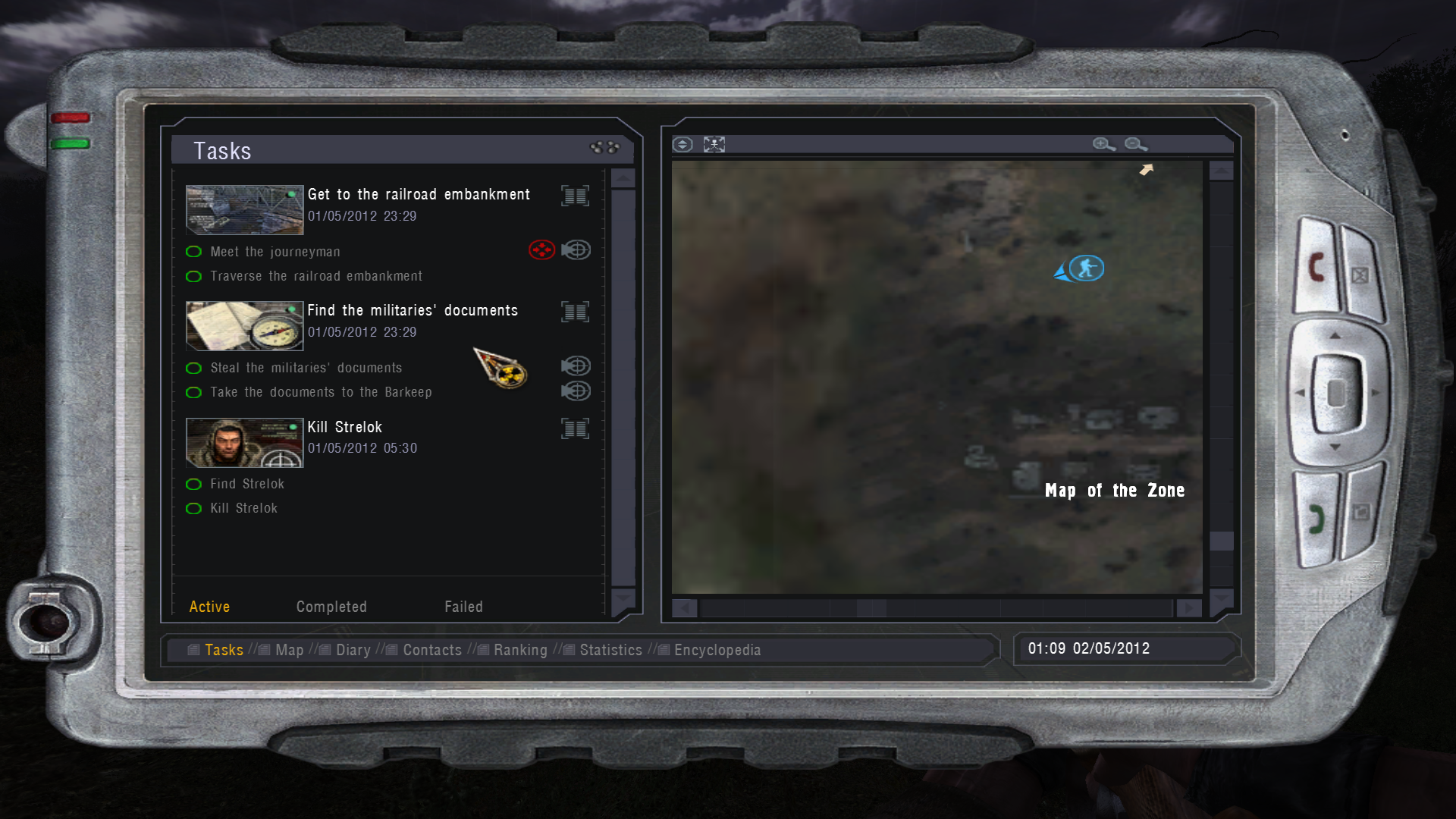Click the player marker on the map
The width and height of the screenshot is (1456, 819).
point(1086,268)
